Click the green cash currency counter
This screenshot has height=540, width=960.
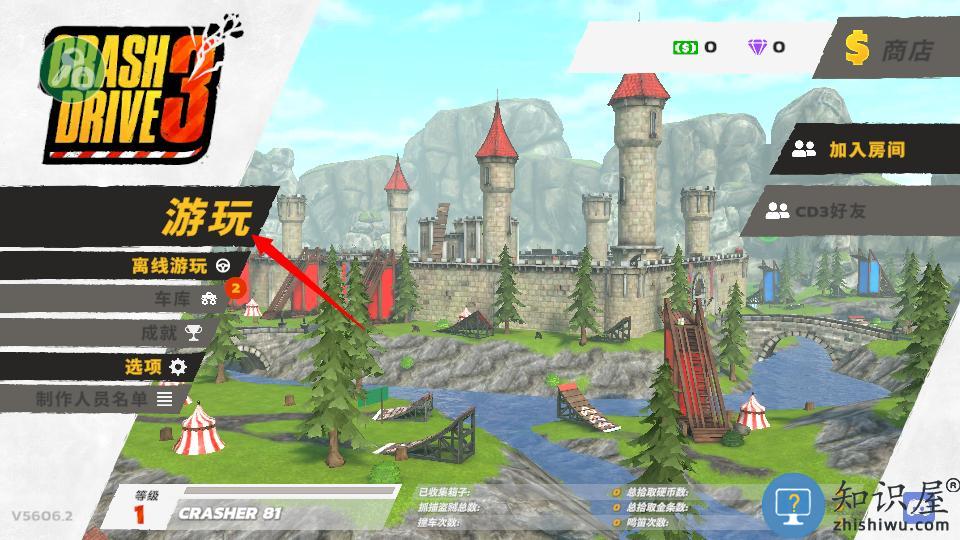coord(695,47)
